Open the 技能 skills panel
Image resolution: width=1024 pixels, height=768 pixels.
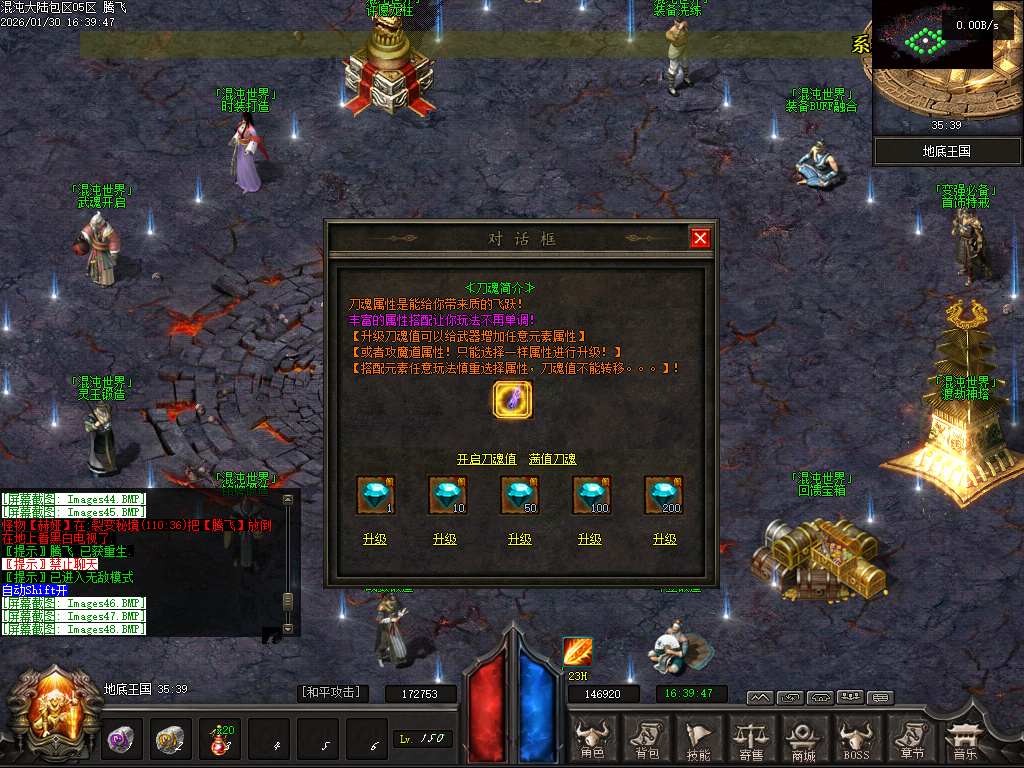tap(699, 740)
